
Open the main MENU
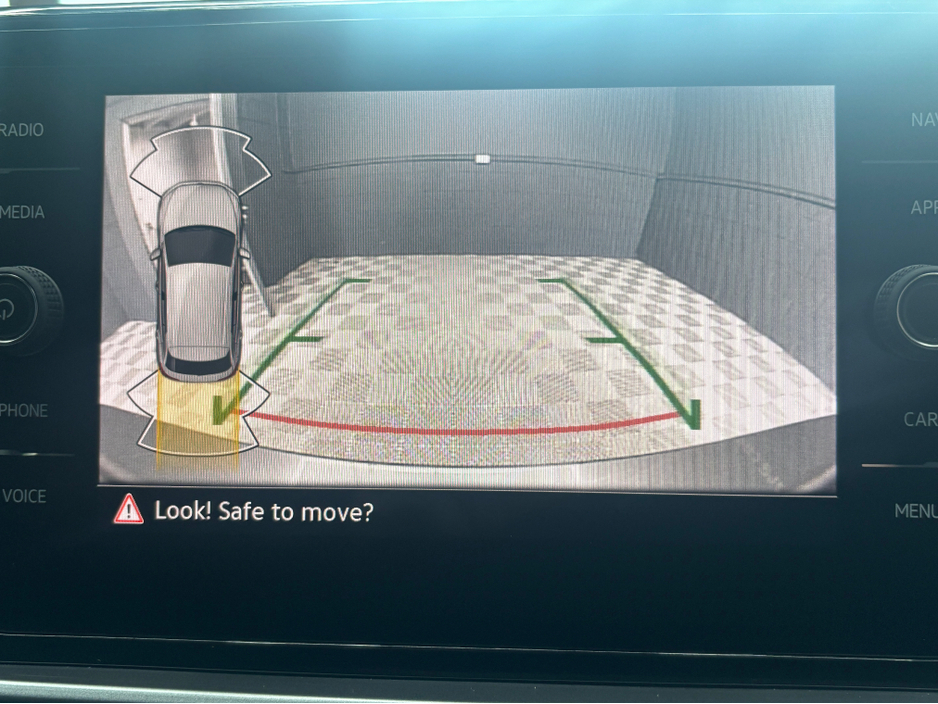click(x=915, y=511)
